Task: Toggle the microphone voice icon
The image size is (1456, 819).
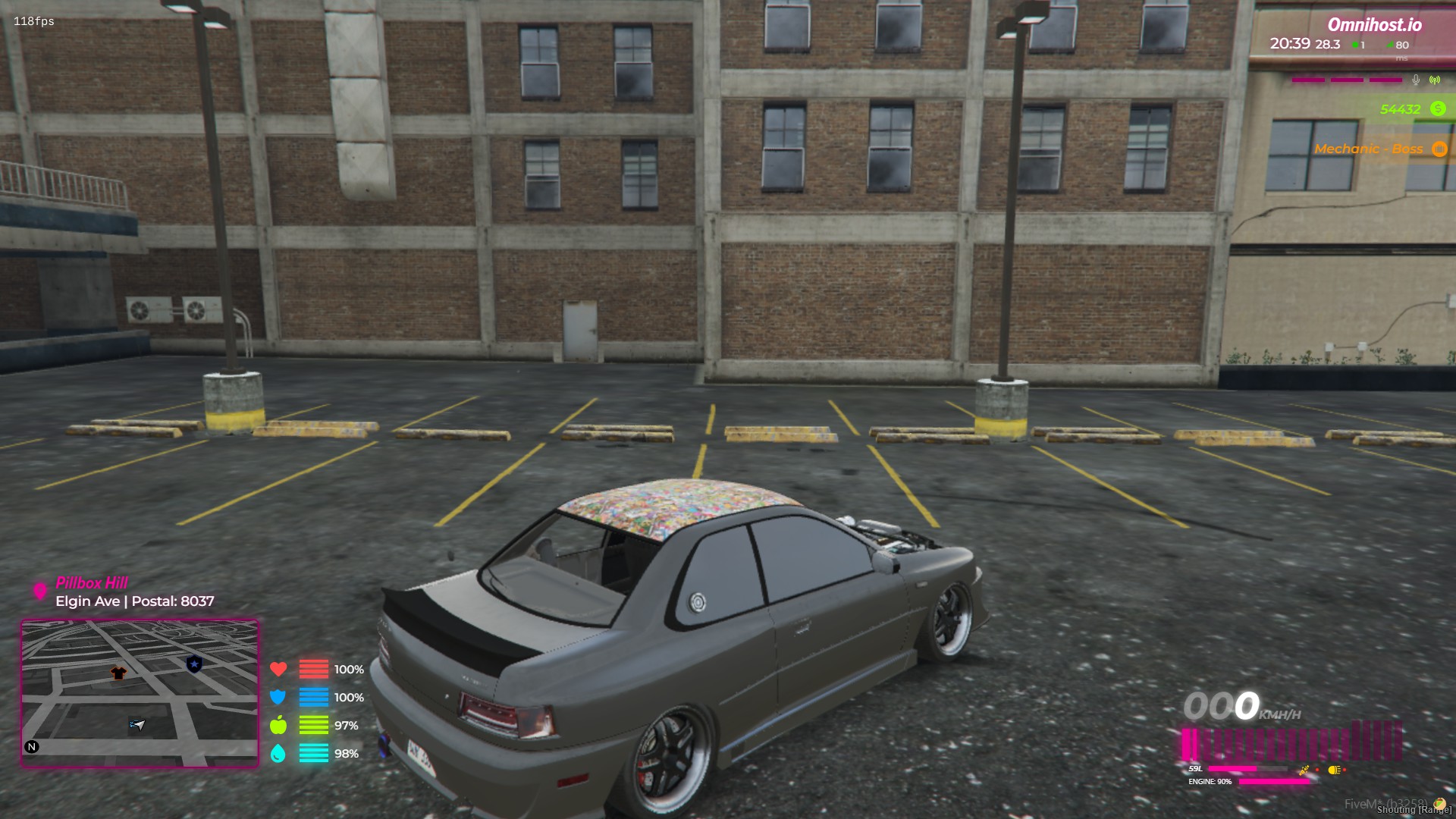Action: pos(1416,80)
